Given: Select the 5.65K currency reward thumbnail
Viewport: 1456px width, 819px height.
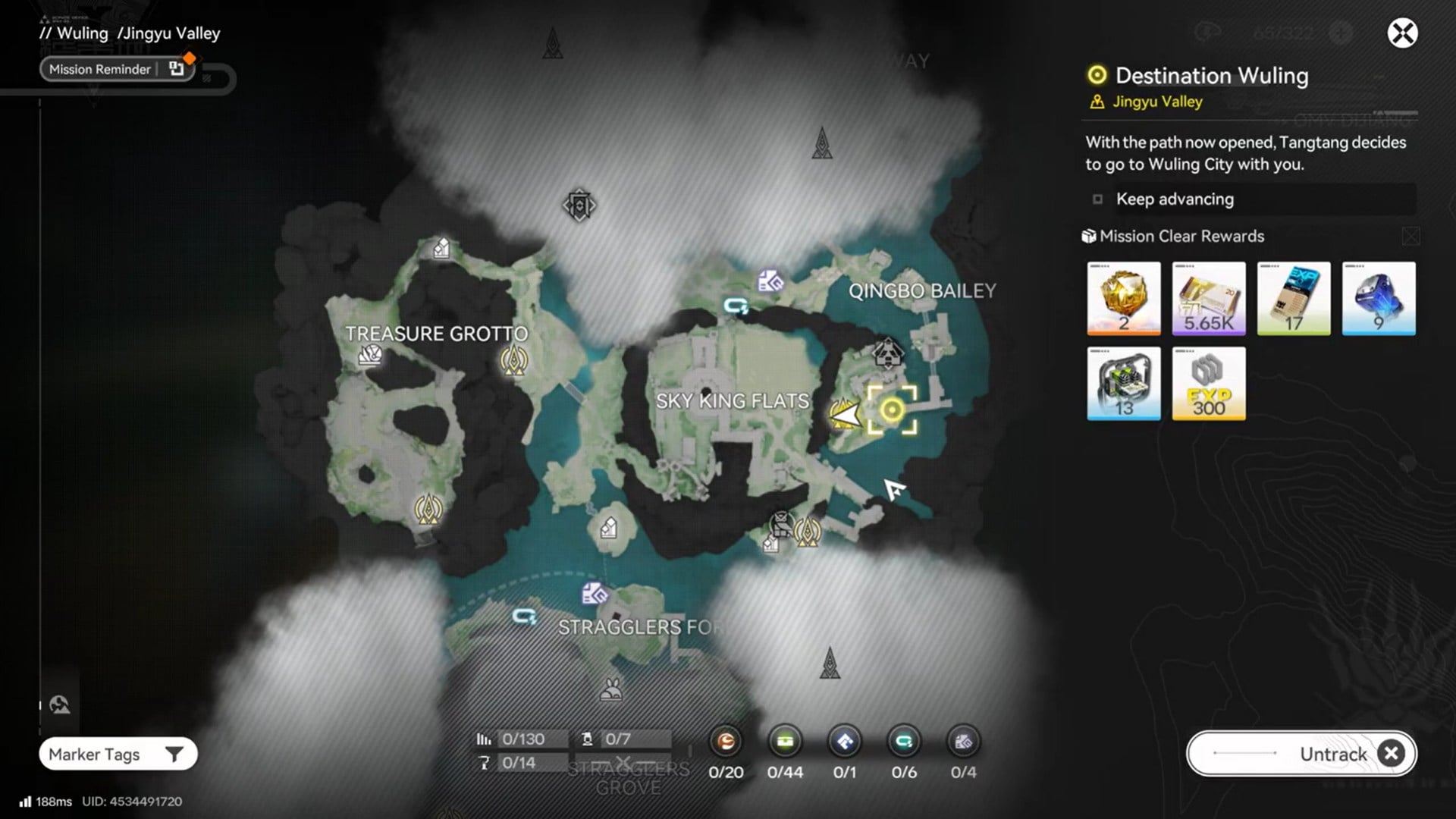Looking at the screenshot, I should pyautogui.click(x=1208, y=298).
